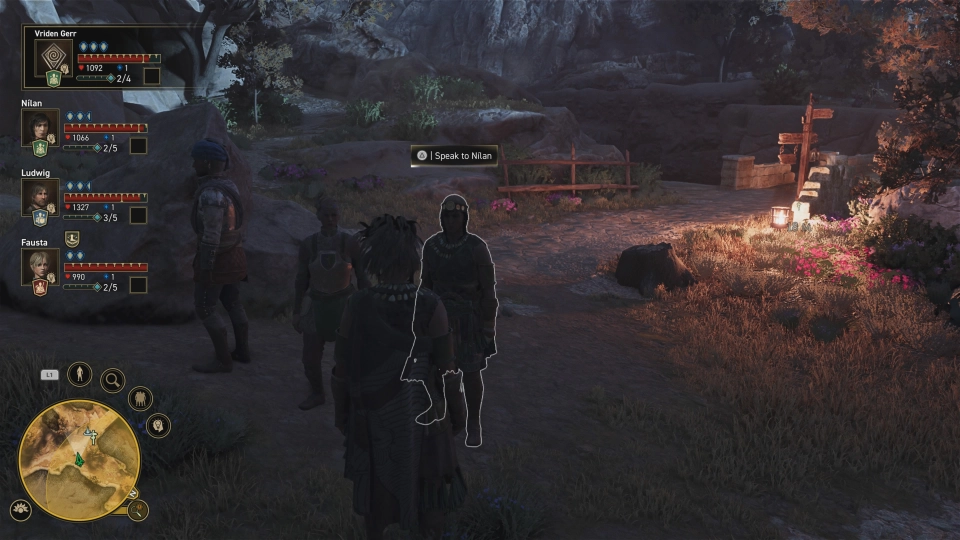
Task: Click the magnifier icon at minimap's lower edge
Action: click(x=139, y=509)
